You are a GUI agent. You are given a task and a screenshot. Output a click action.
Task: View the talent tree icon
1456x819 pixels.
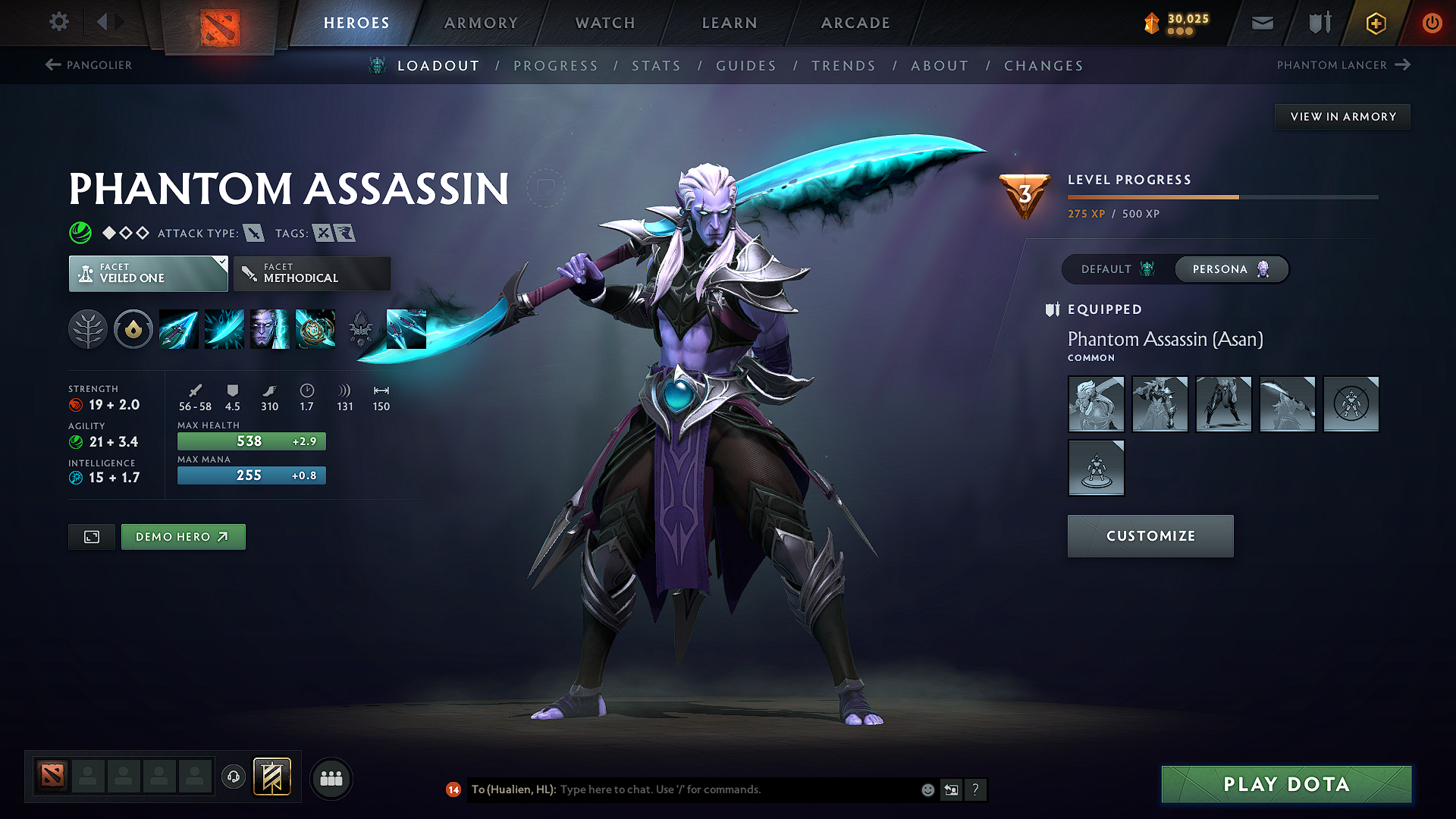click(x=88, y=329)
